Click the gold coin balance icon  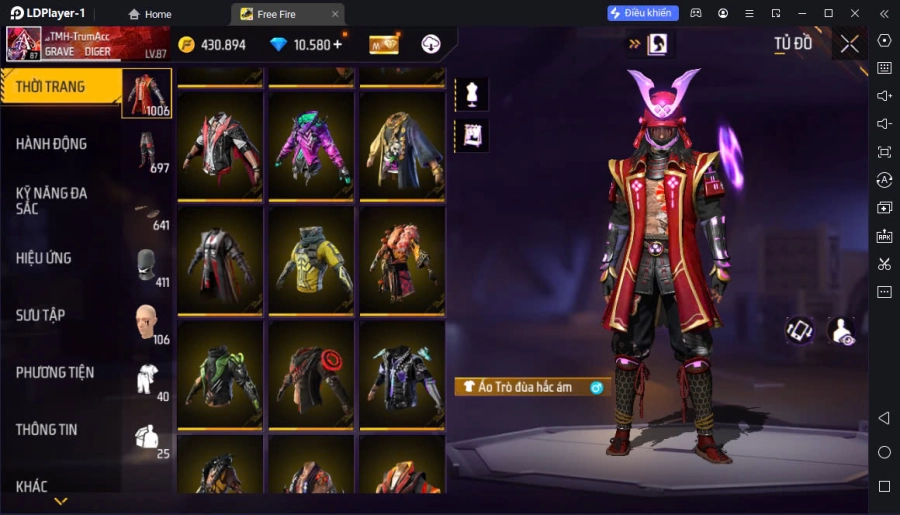point(187,45)
